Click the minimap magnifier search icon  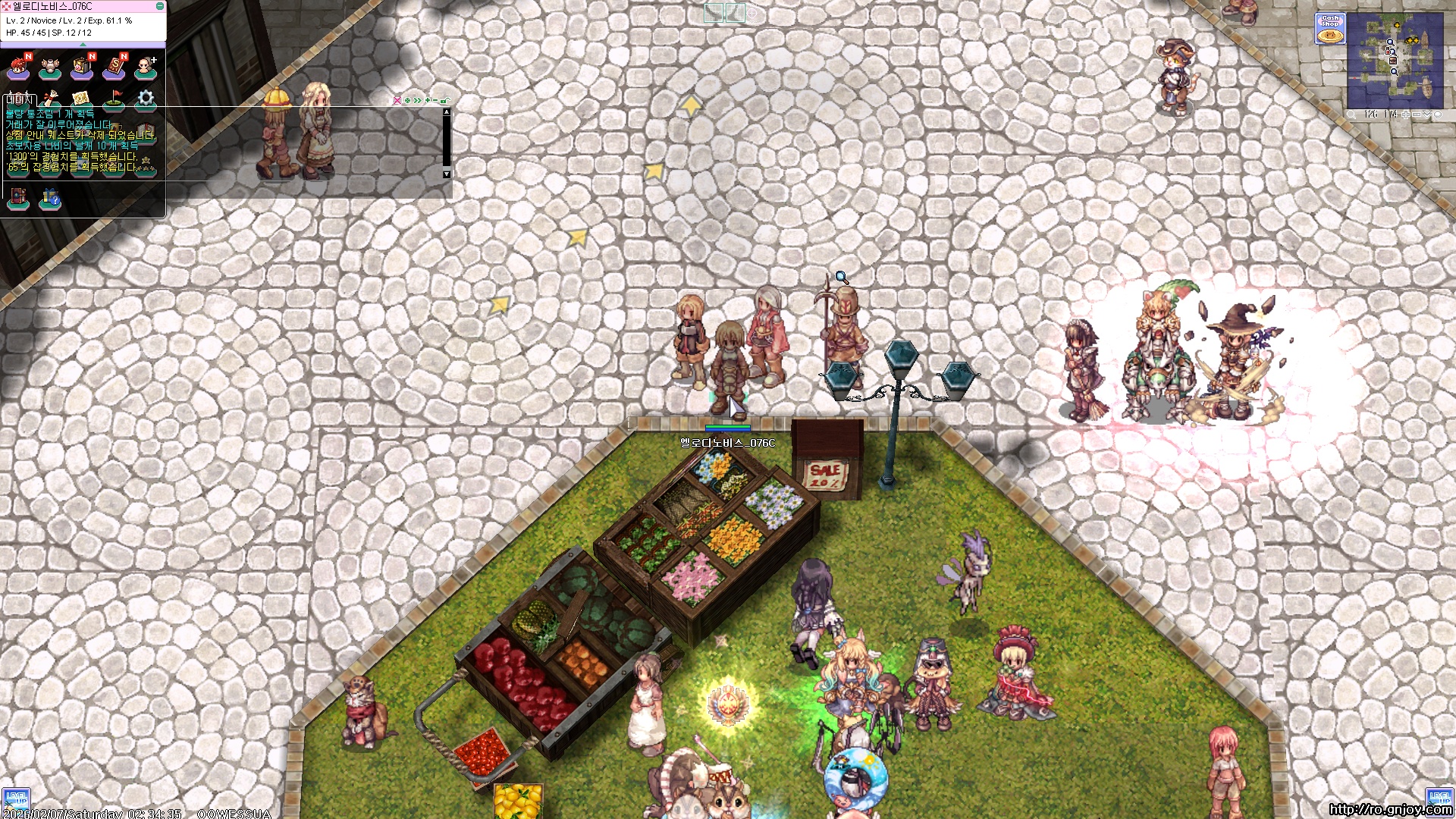click(1351, 115)
